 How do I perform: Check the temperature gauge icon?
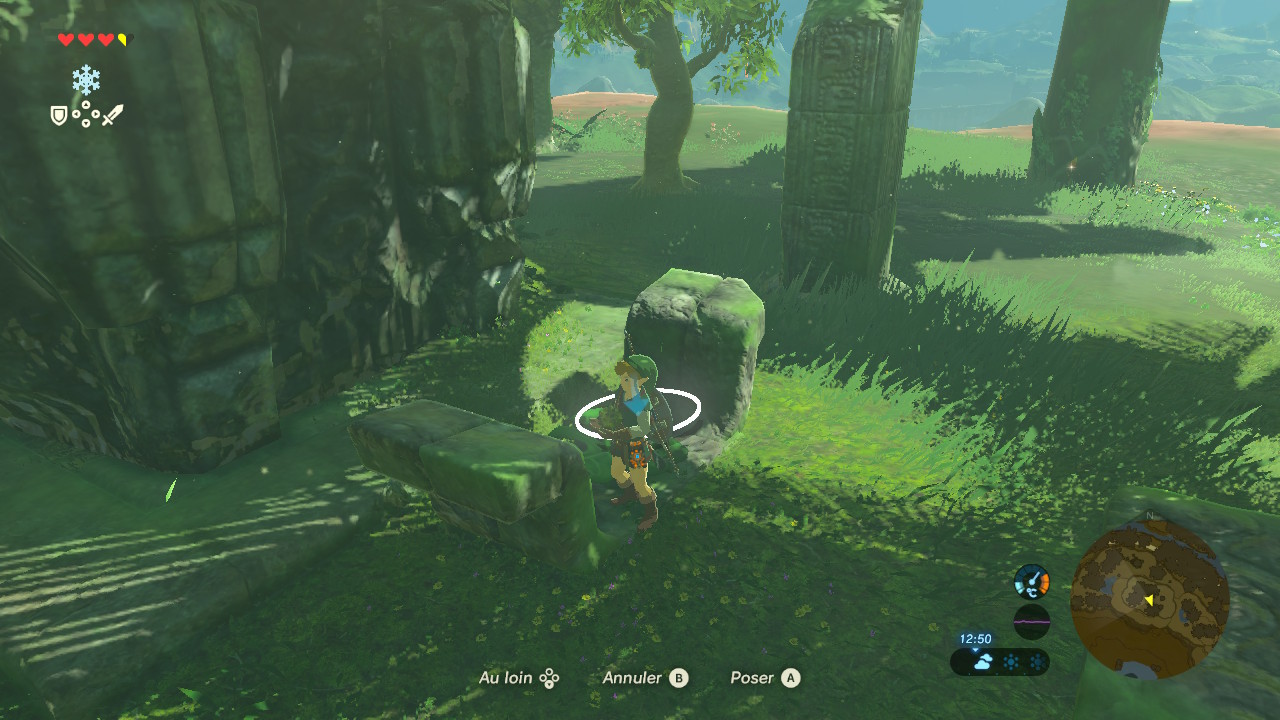[1031, 581]
